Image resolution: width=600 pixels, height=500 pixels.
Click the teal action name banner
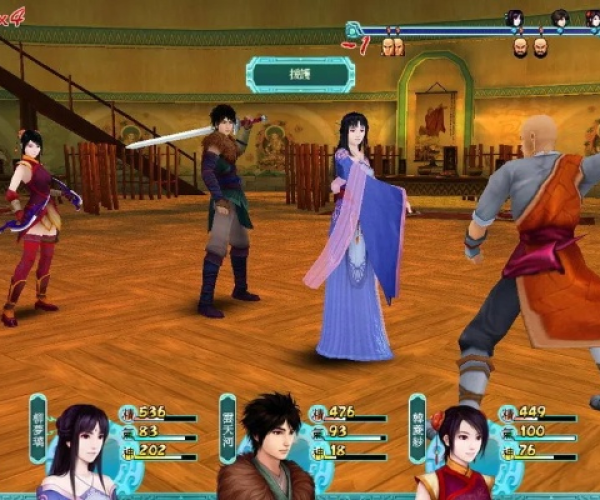301,74
